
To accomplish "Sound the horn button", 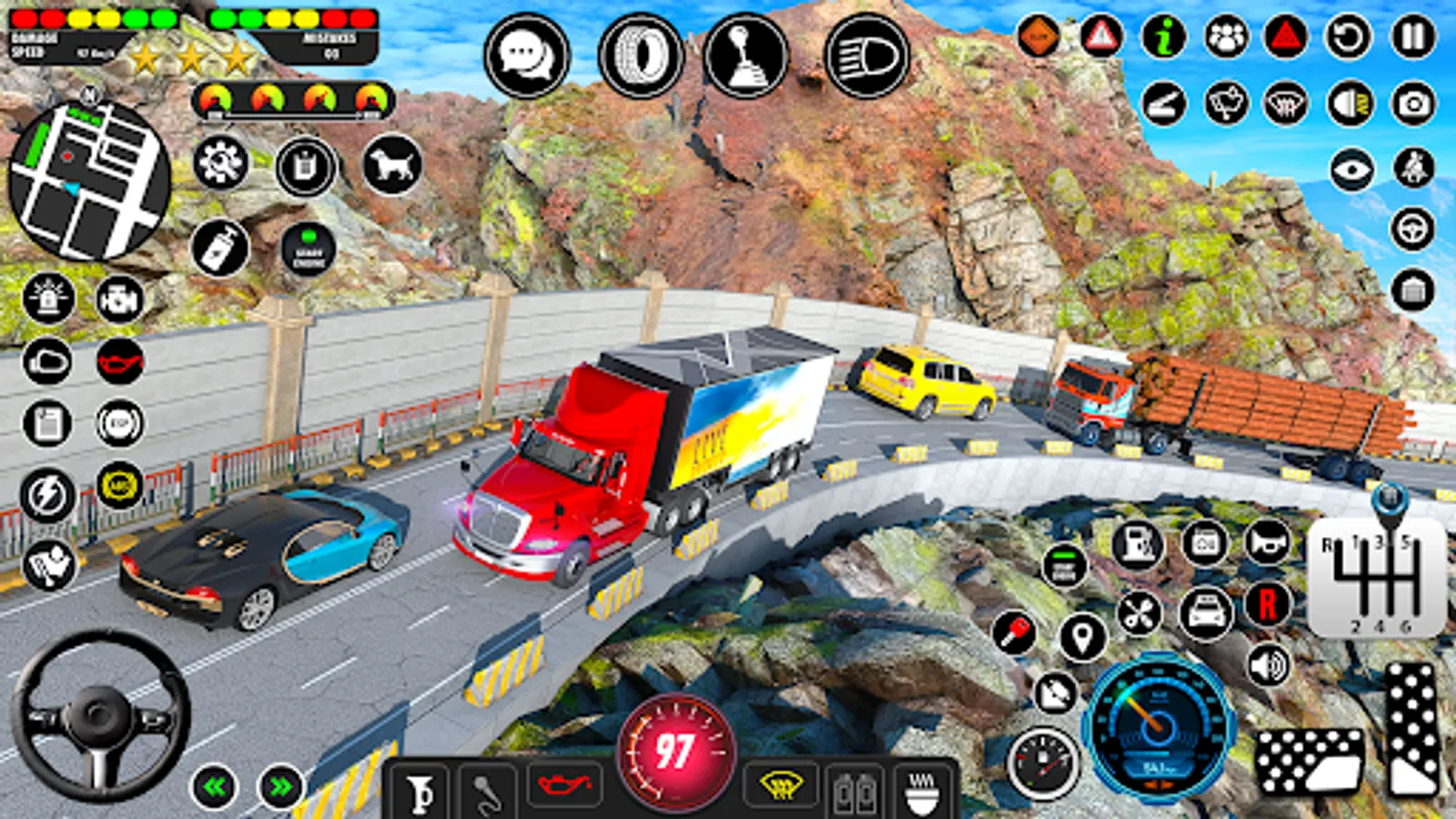I will pos(1267,543).
